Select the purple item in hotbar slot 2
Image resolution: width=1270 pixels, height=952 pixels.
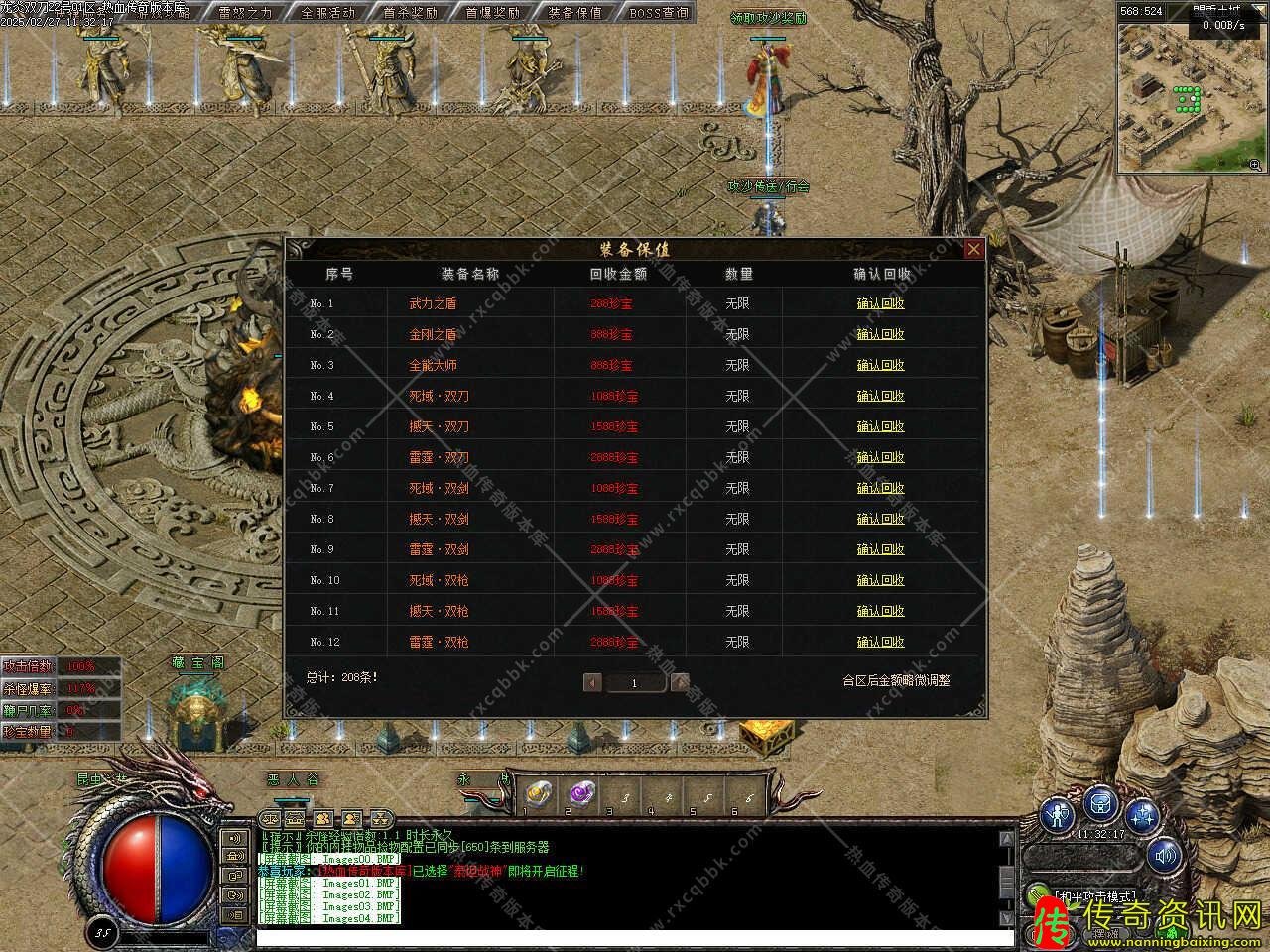click(579, 793)
